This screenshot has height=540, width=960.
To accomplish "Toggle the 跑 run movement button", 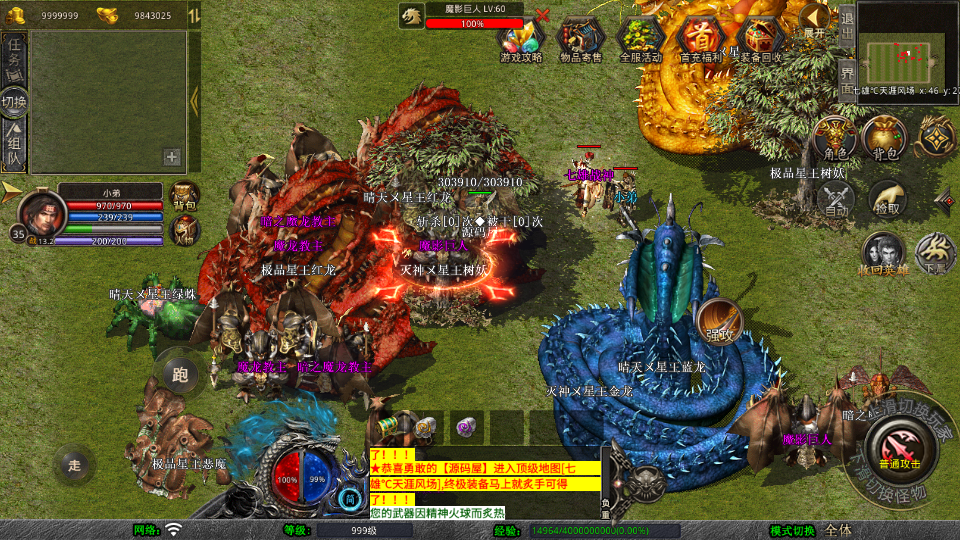I will 180,375.
